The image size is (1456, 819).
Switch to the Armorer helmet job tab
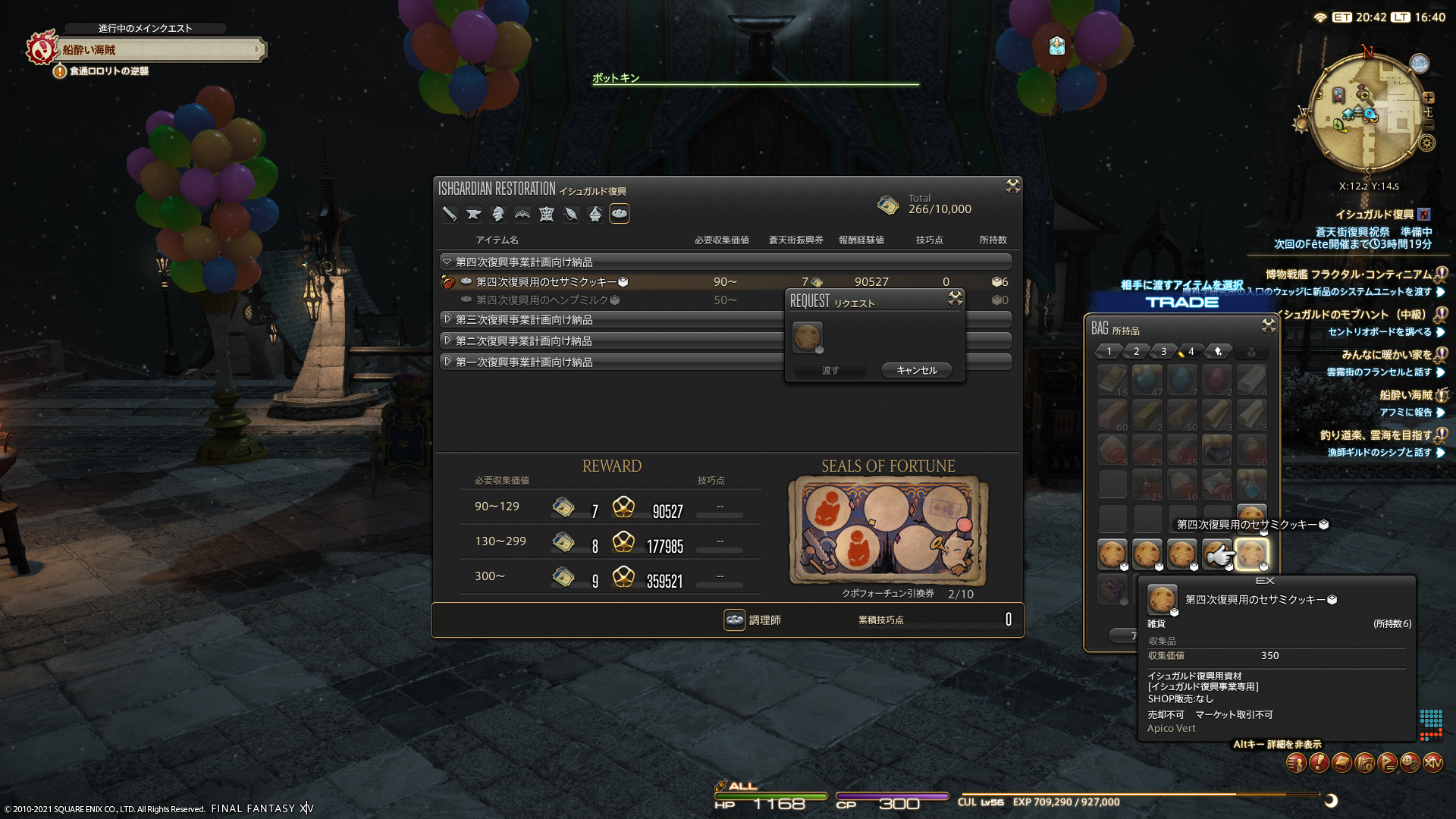point(498,214)
